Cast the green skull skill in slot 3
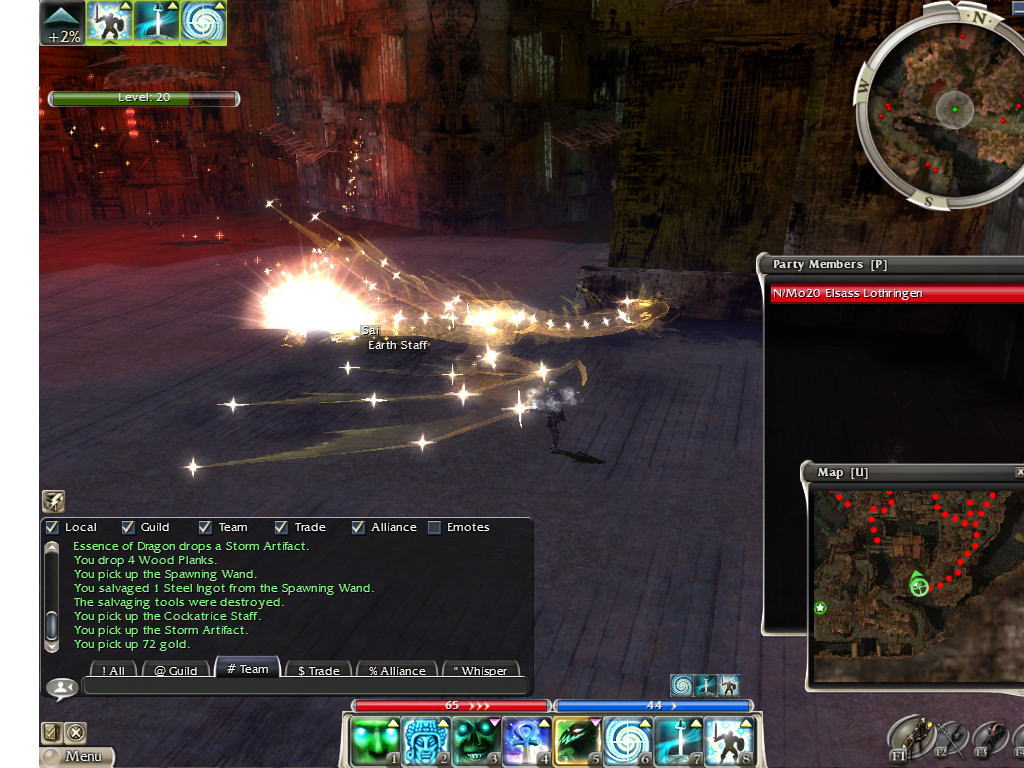This screenshot has width=1024, height=768. [x=475, y=741]
